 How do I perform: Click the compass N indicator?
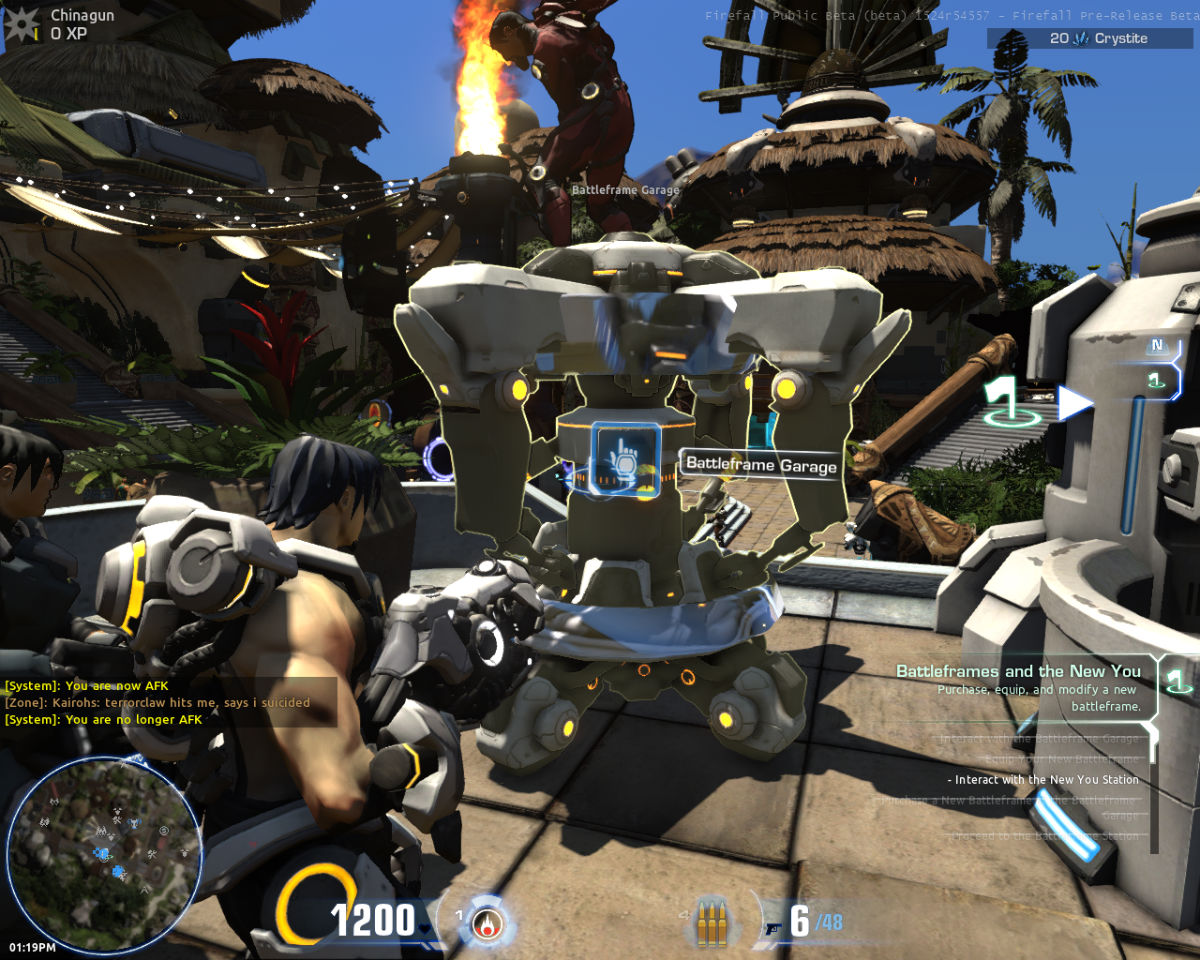pyautogui.click(x=1158, y=346)
